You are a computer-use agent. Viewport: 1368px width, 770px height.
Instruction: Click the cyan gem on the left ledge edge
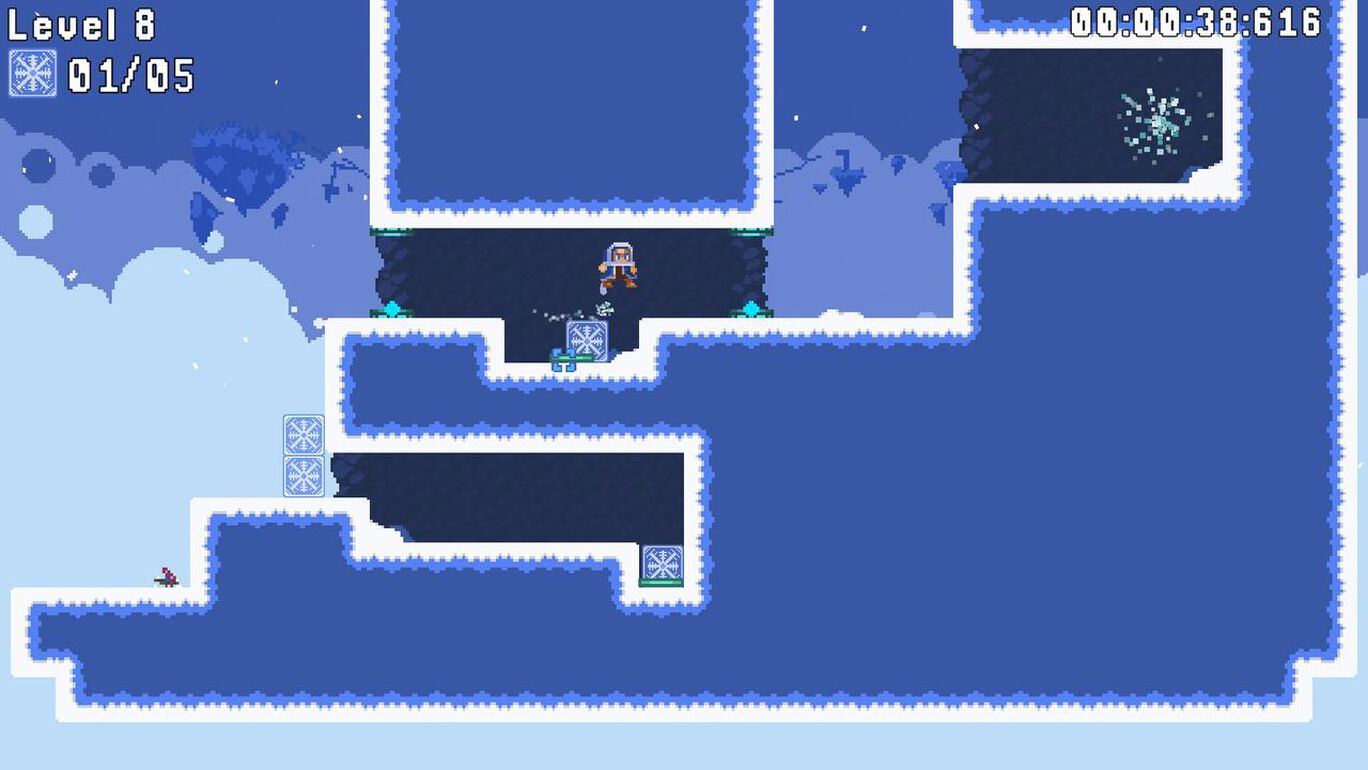click(x=391, y=307)
